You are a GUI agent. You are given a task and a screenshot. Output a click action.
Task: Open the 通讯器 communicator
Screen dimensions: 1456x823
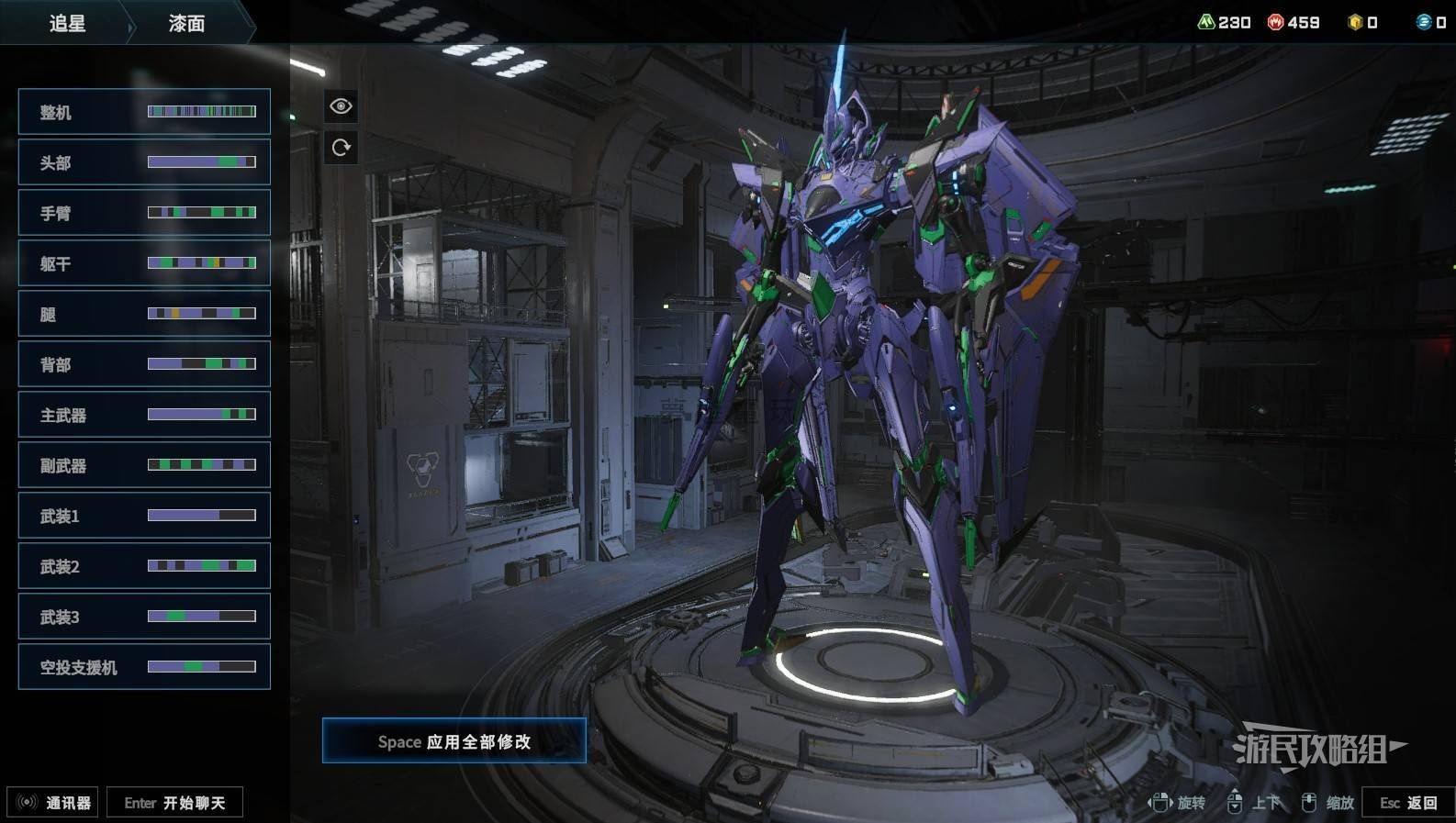53,803
